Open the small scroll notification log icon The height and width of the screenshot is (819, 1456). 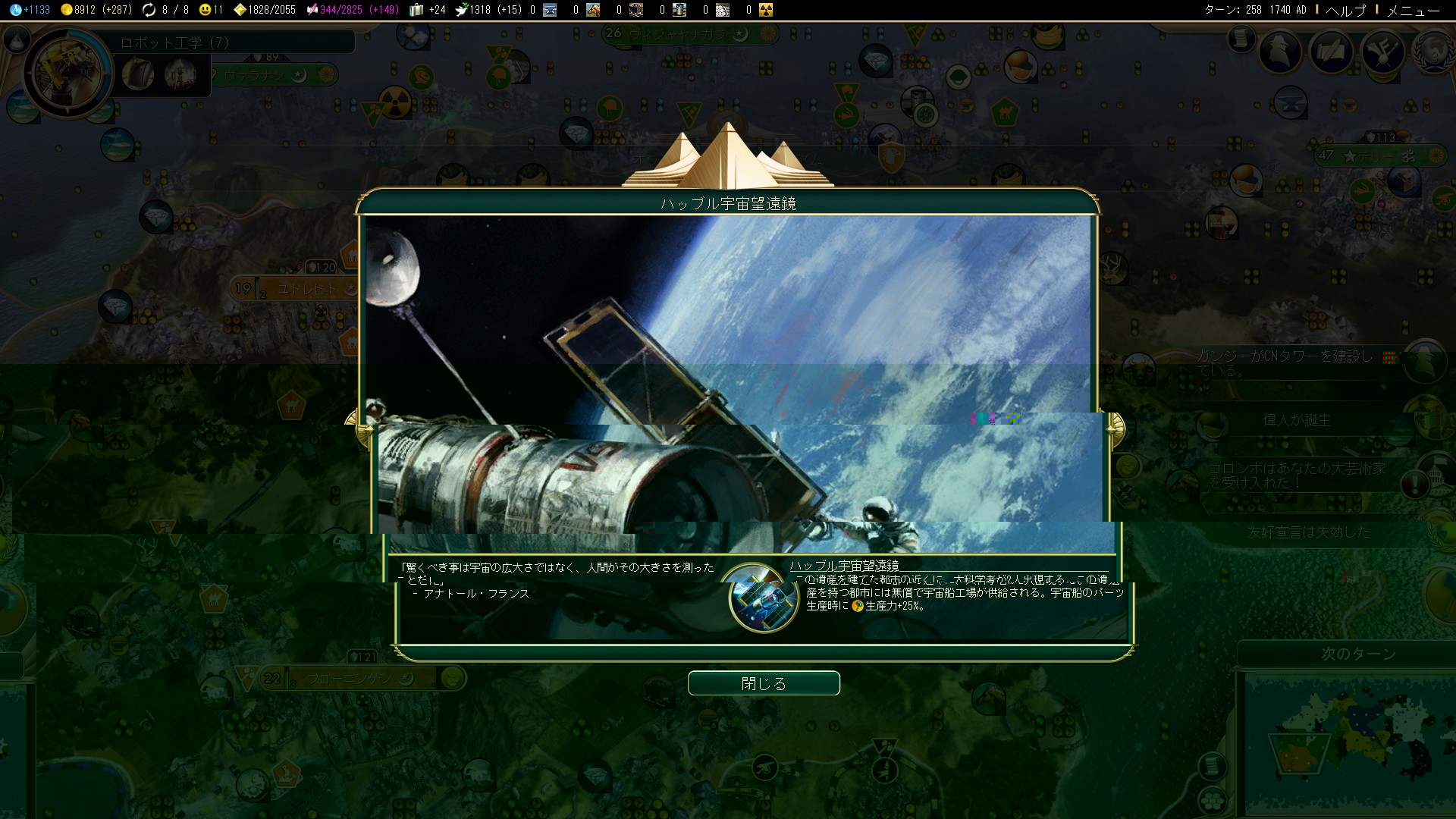click(x=1241, y=38)
